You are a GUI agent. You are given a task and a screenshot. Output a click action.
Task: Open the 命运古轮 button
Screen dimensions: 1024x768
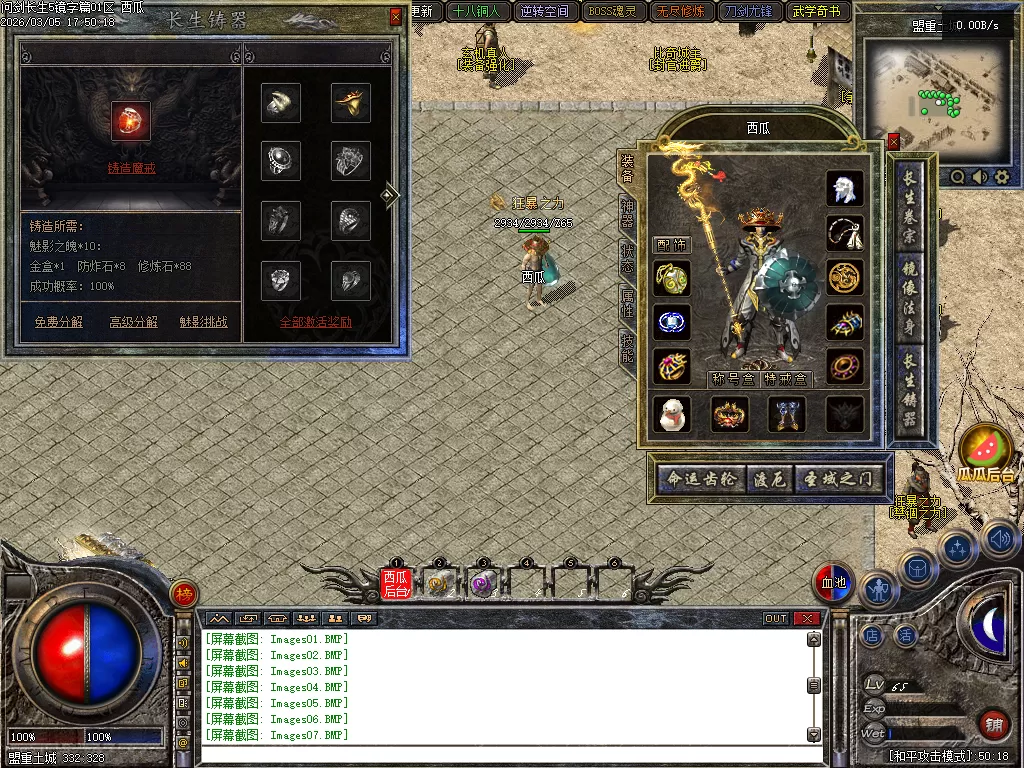click(701, 479)
